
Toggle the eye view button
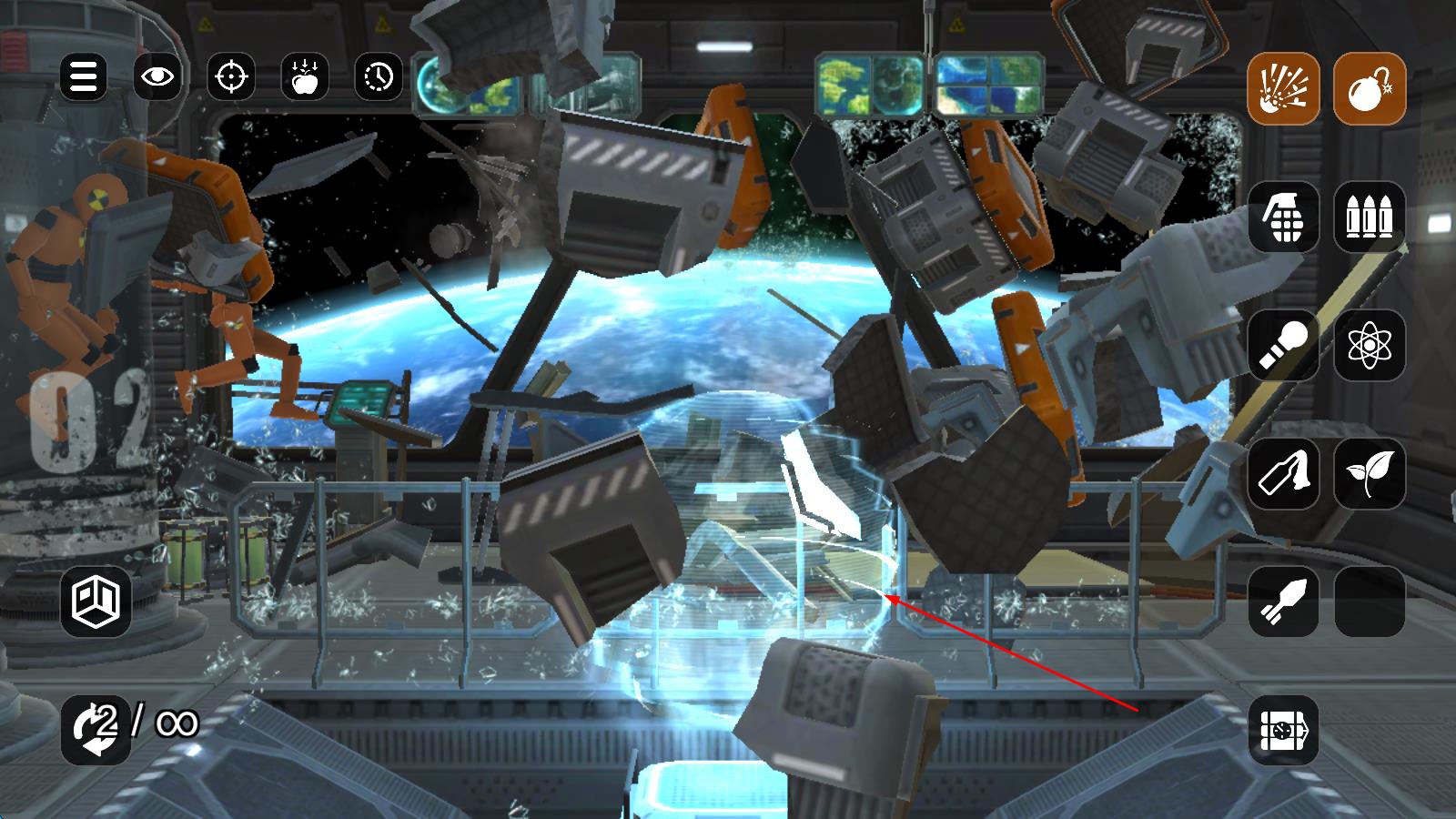[x=157, y=76]
